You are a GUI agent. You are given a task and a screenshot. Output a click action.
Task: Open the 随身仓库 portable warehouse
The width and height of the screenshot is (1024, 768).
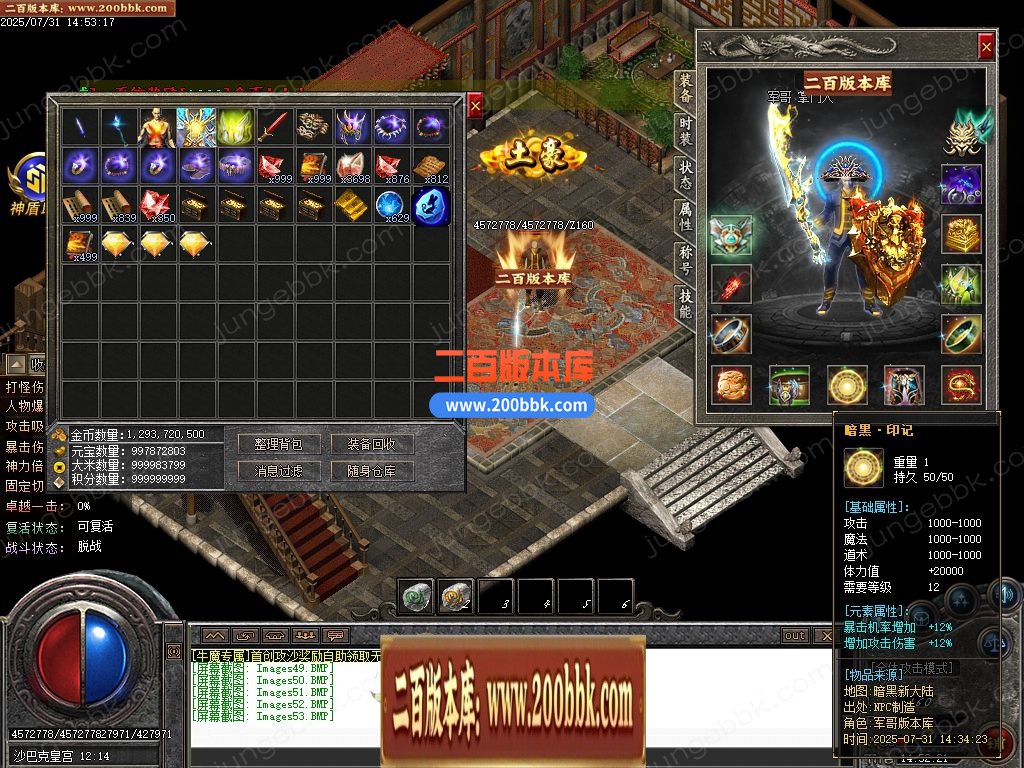tap(372, 471)
